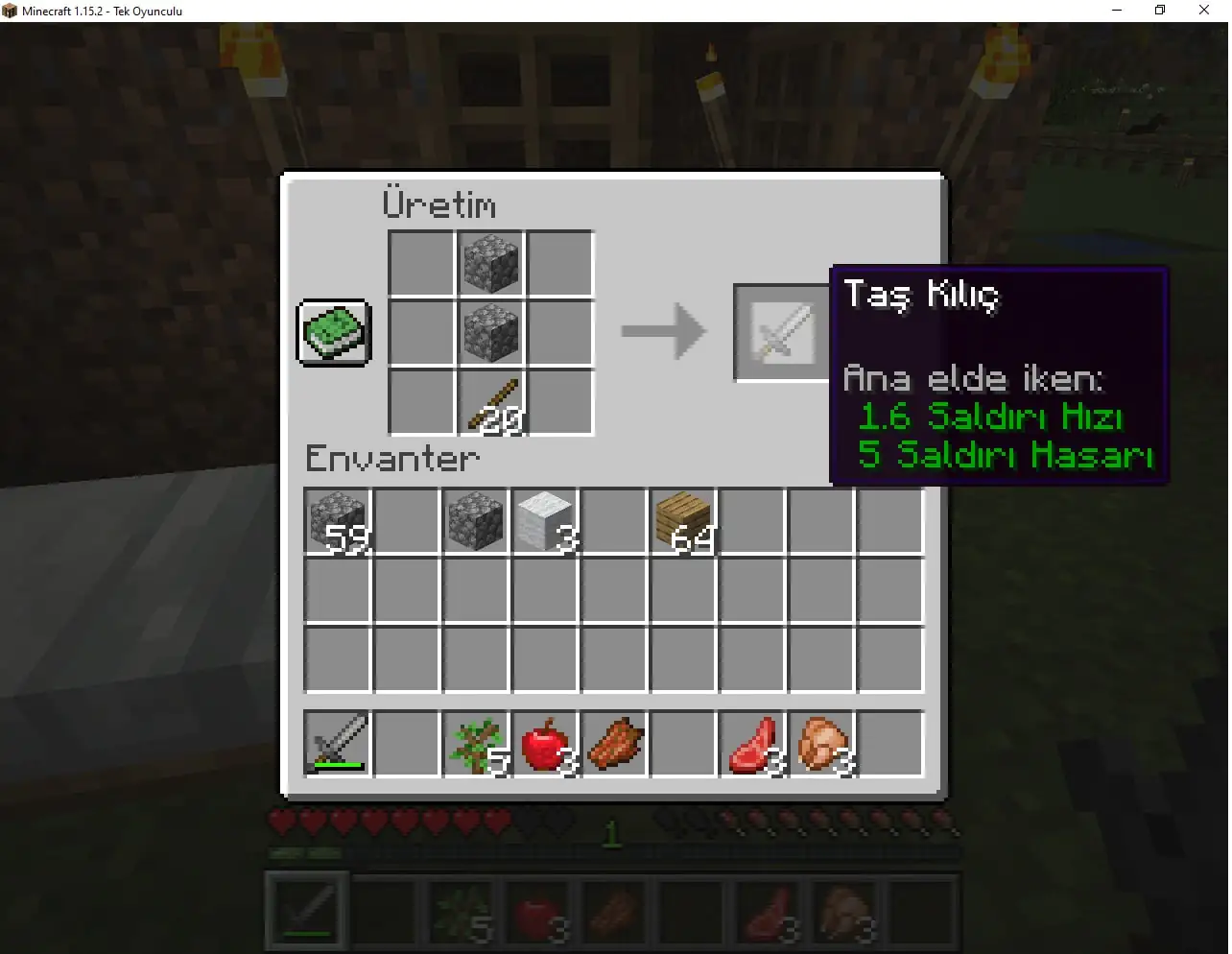Viewport: 1232px width, 954px height.
Task: Click the cobblestone in the middle crafting slot
Action: (491, 332)
